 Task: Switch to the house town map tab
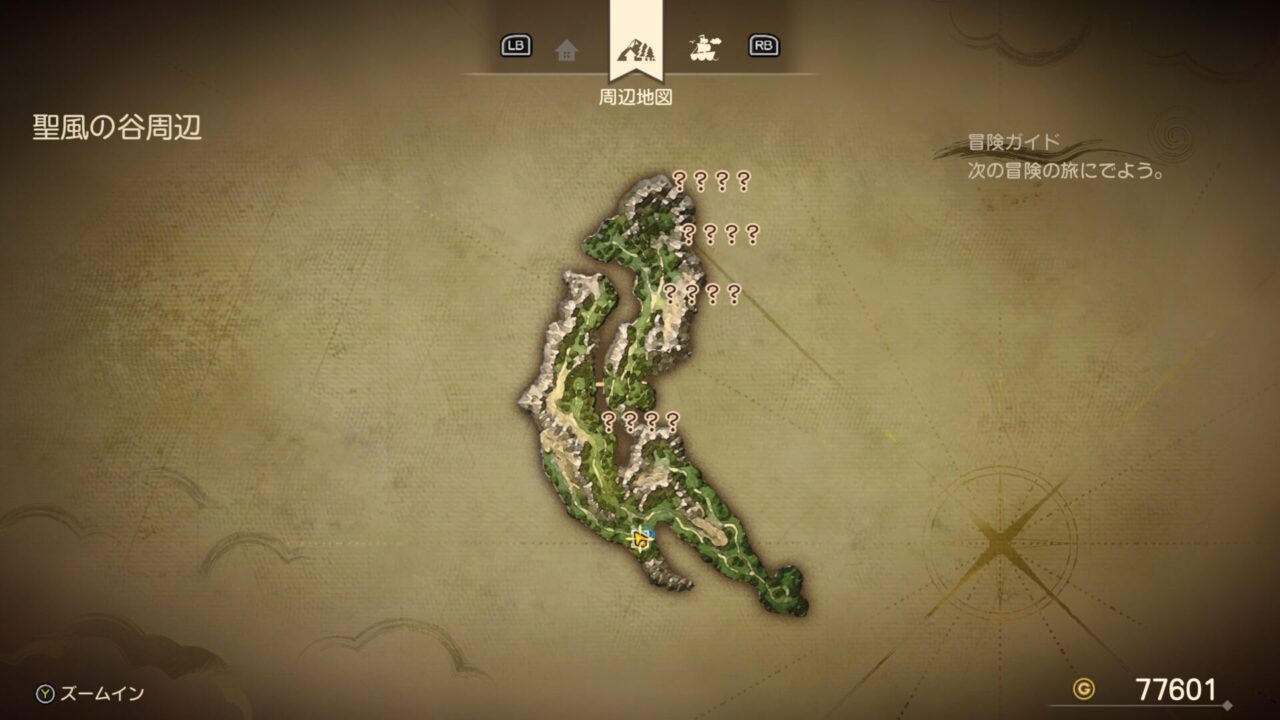(x=567, y=49)
